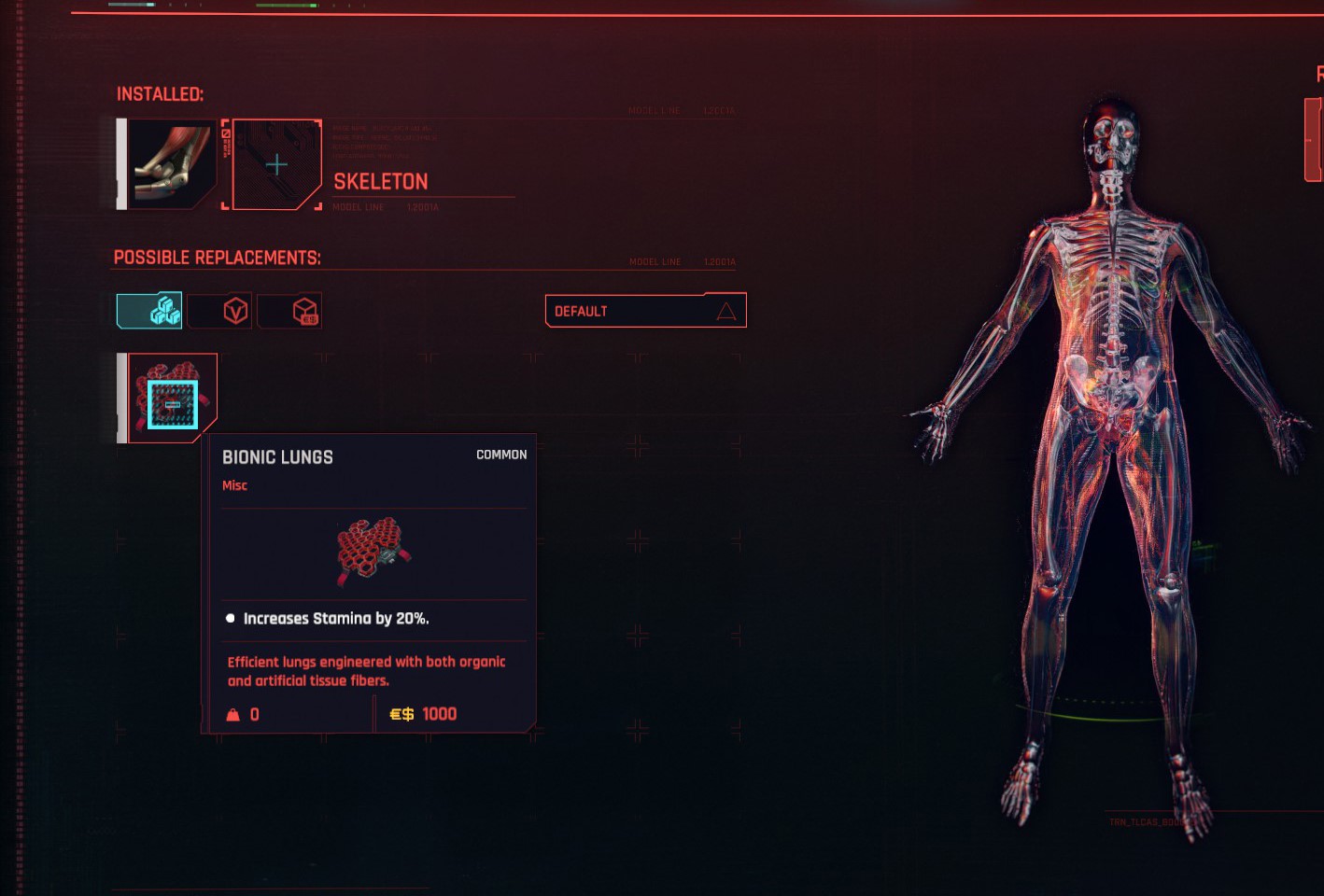Toggle the blocked-install marker beside the slot
Screen dimensions: 1324x896
pos(225,135)
